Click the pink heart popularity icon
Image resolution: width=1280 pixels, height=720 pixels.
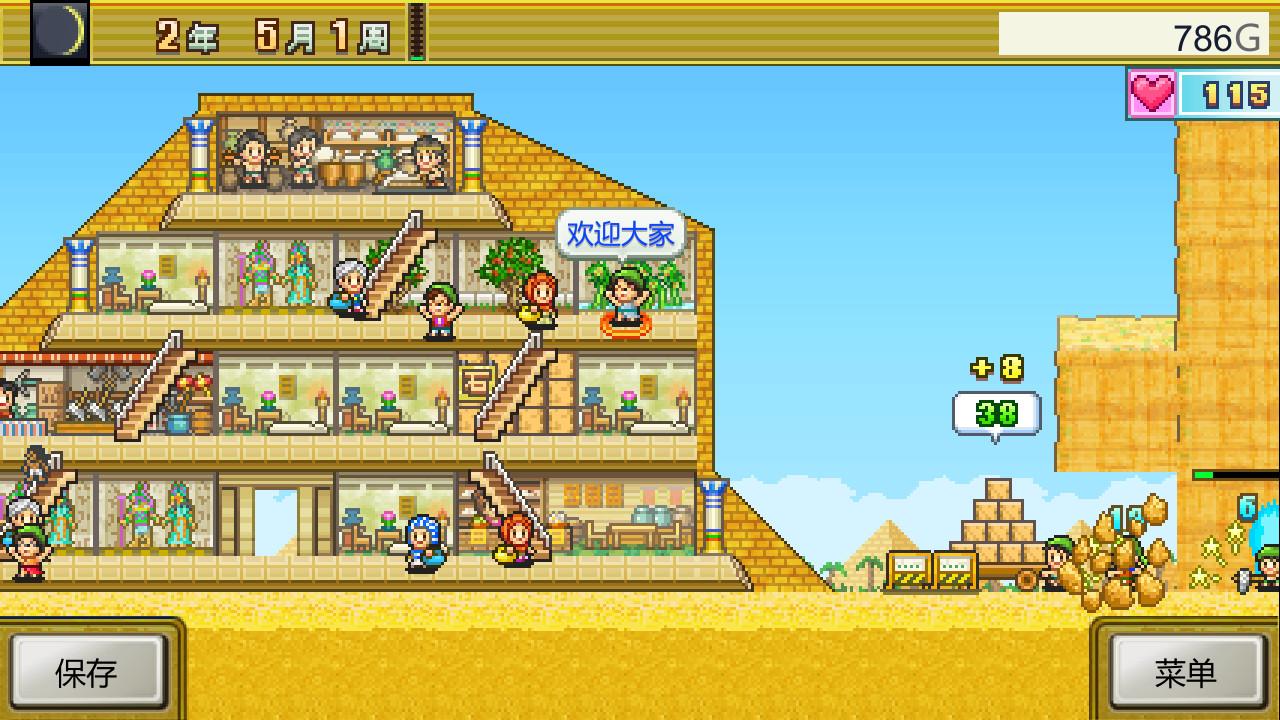point(1150,91)
